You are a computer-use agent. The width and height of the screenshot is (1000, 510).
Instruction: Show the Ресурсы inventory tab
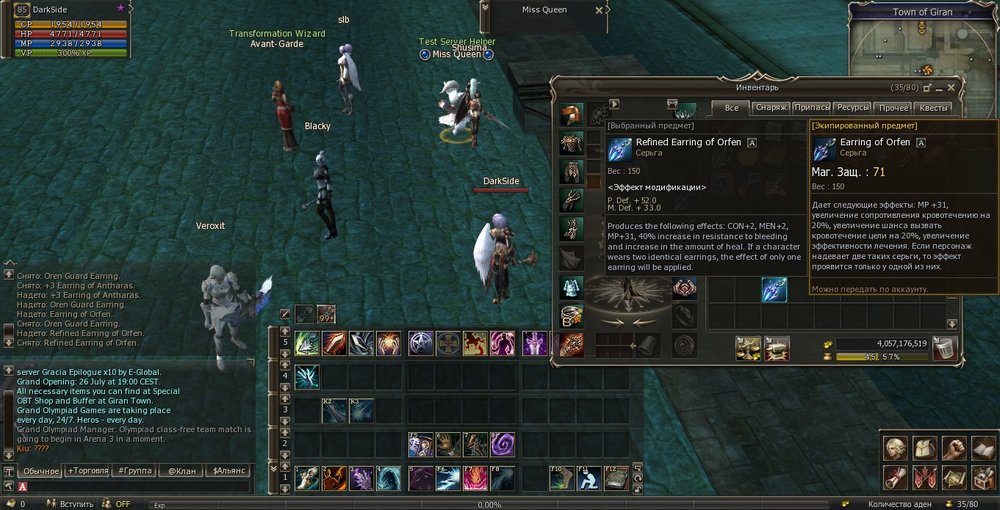[x=853, y=108]
